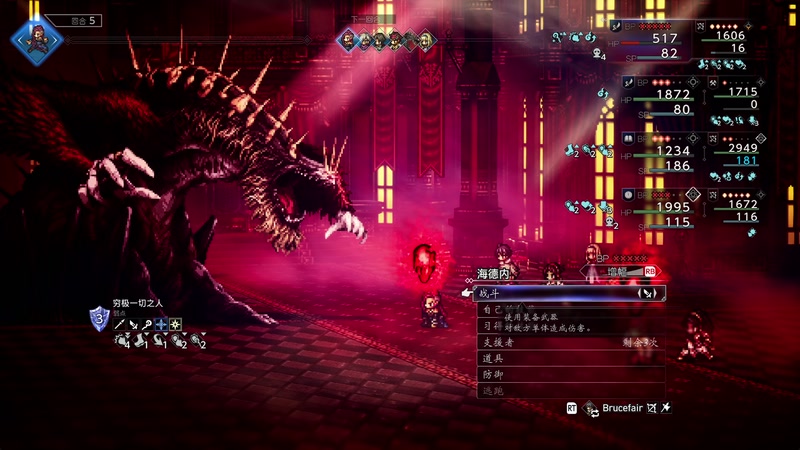Screen dimensions: 800x450
Task: Click the 增幅 boost gauge
Action: pyautogui.click(x=618, y=270)
